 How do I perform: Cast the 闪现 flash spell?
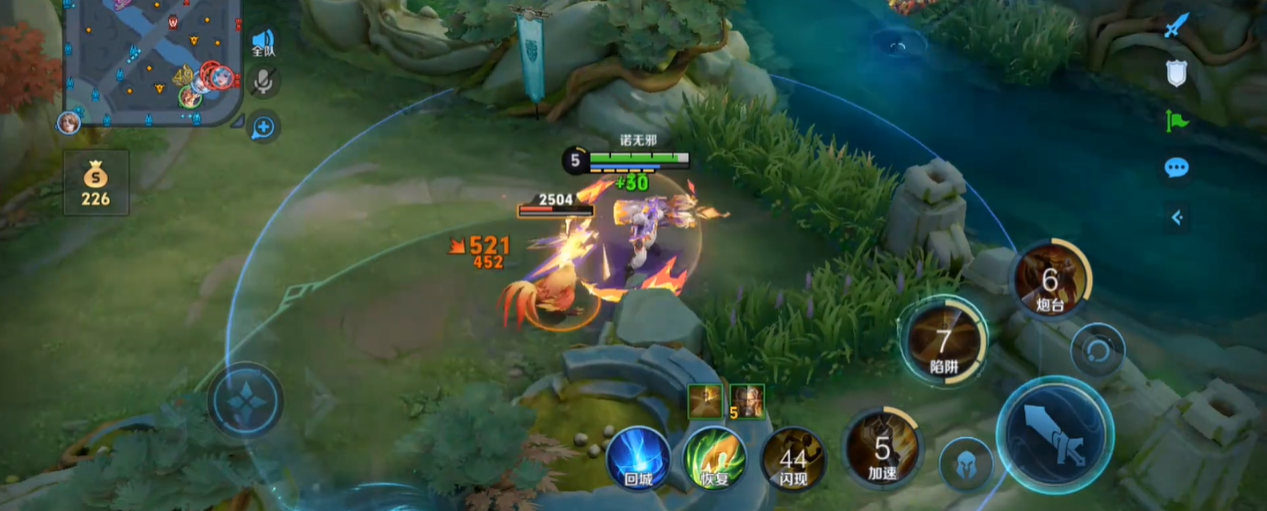[x=793, y=459]
